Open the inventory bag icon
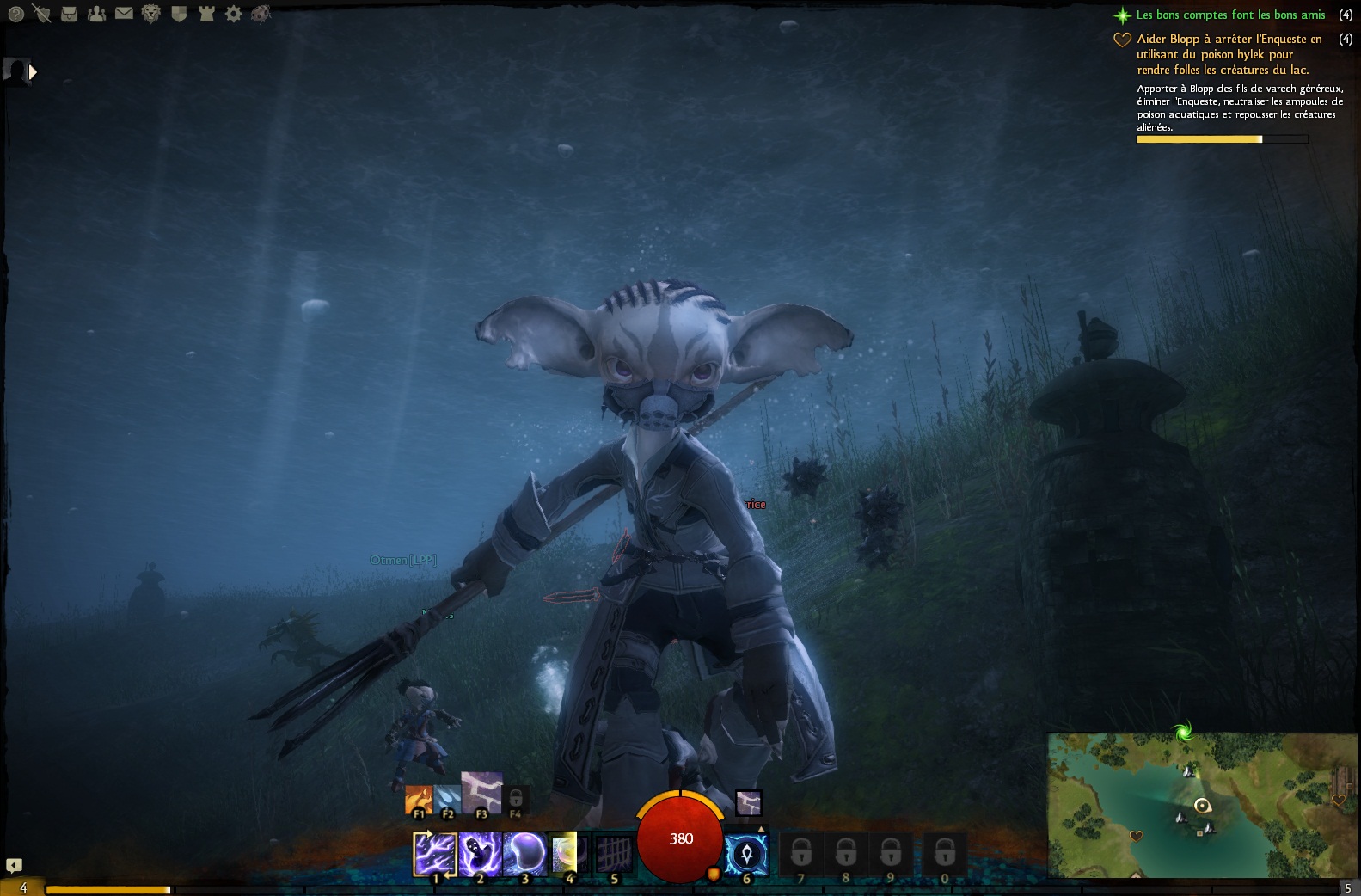 [70, 14]
